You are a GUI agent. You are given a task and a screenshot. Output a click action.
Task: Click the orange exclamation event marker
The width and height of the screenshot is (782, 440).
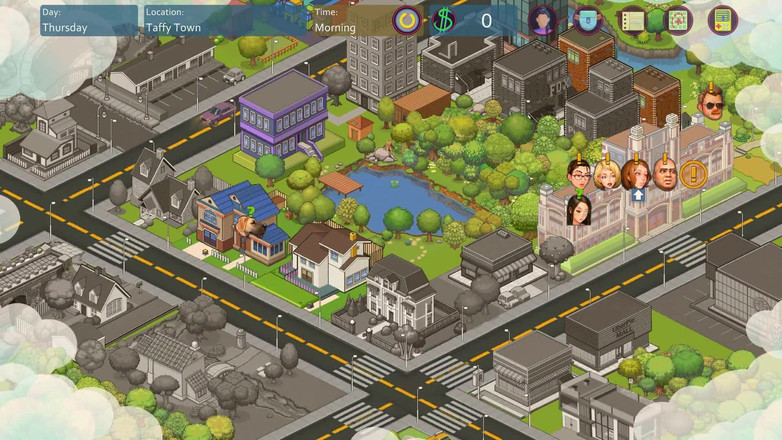tap(693, 176)
